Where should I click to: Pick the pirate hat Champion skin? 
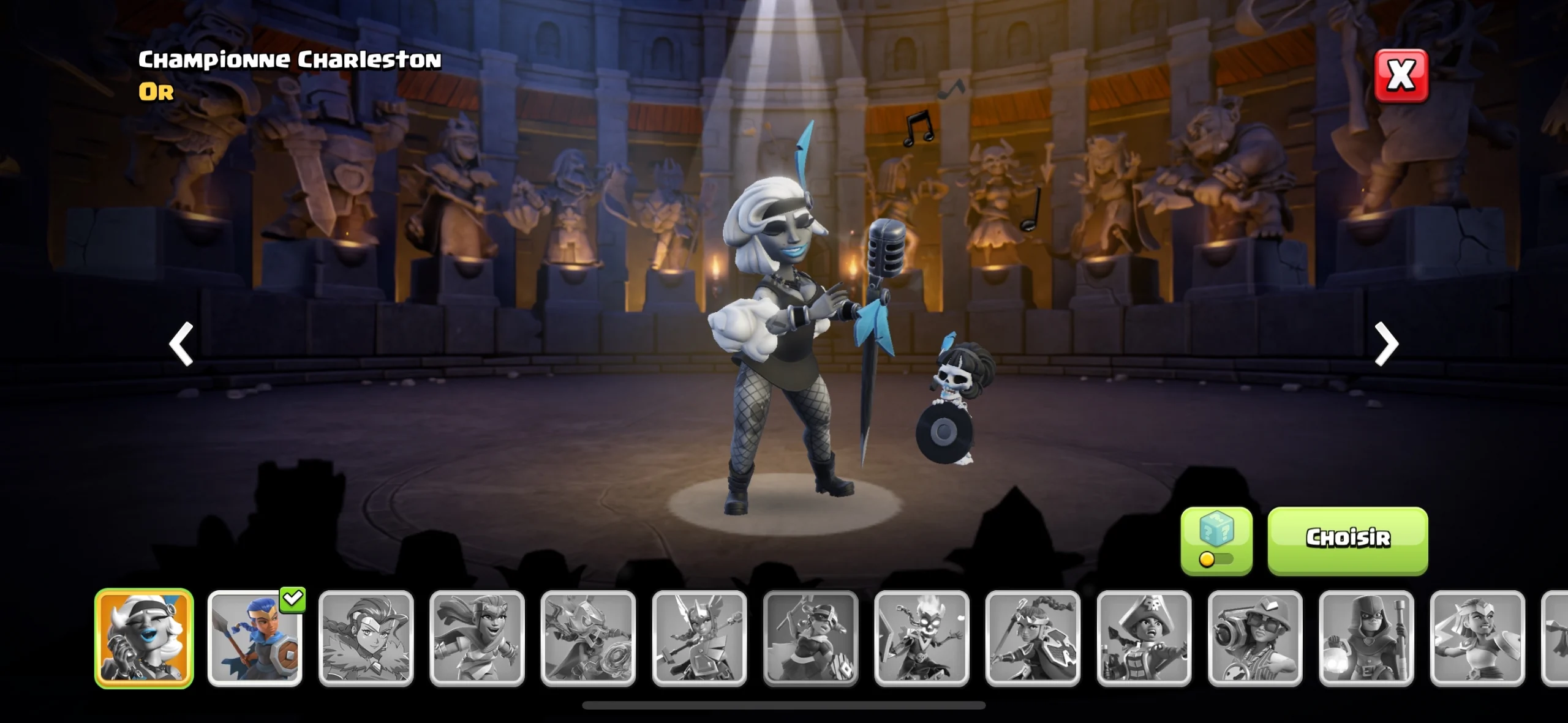click(1144, 638)
